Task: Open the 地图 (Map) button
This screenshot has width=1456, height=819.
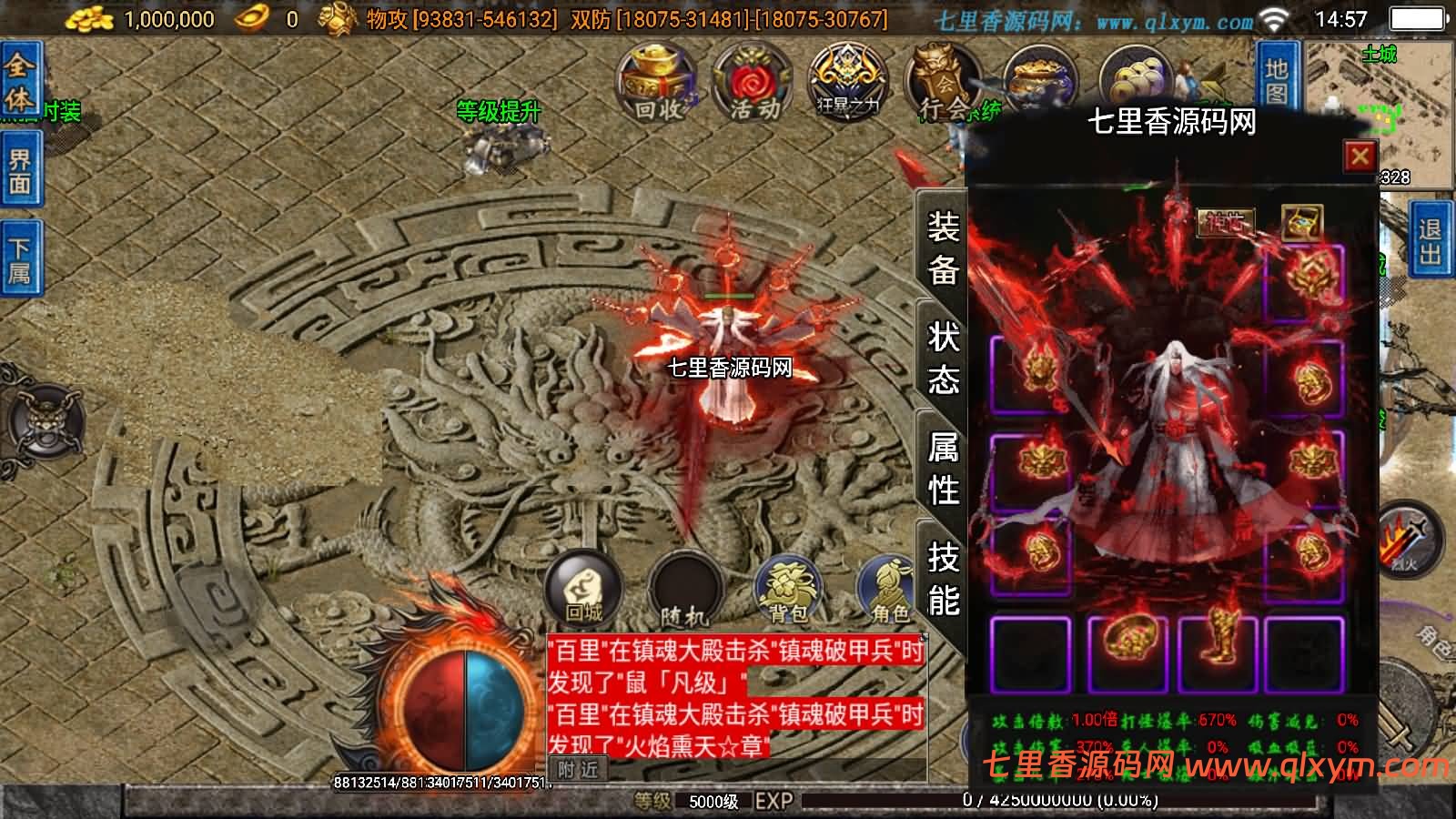Action: (1278, 77)
